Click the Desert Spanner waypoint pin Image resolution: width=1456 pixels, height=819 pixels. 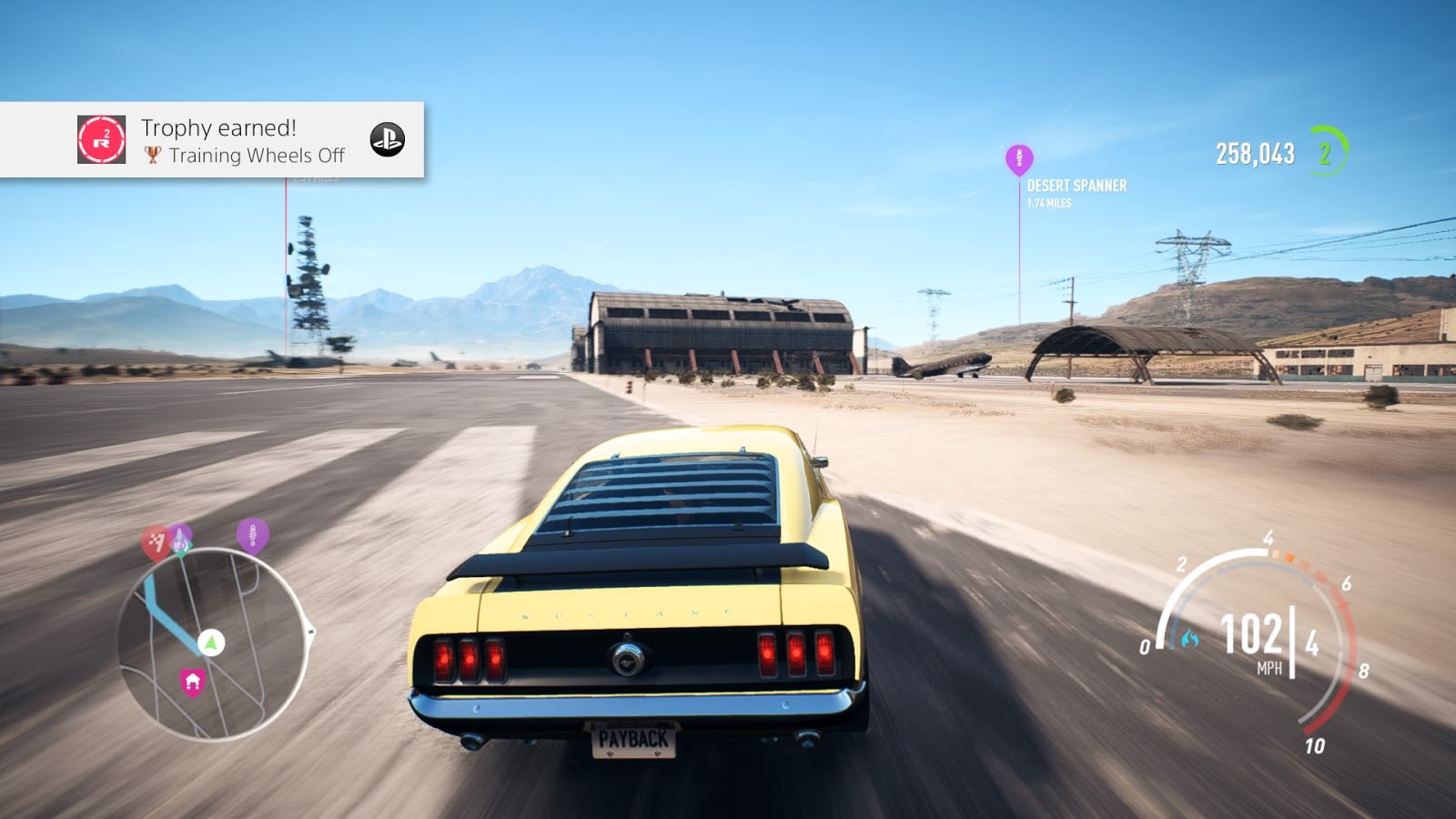pos(1019,158)
